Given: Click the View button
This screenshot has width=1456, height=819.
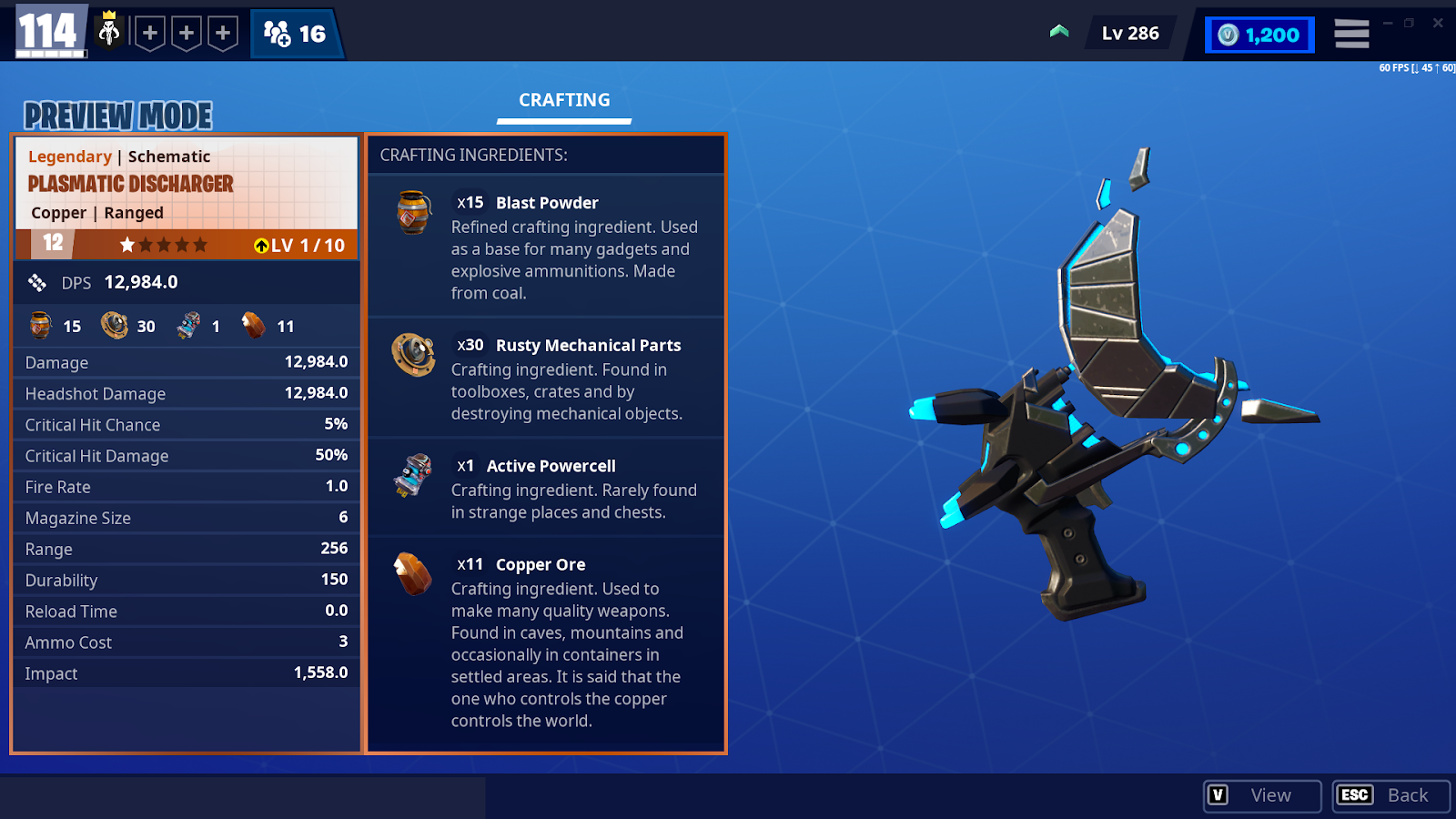Looking at the screenshot, I should click(x=1262, y=795).
